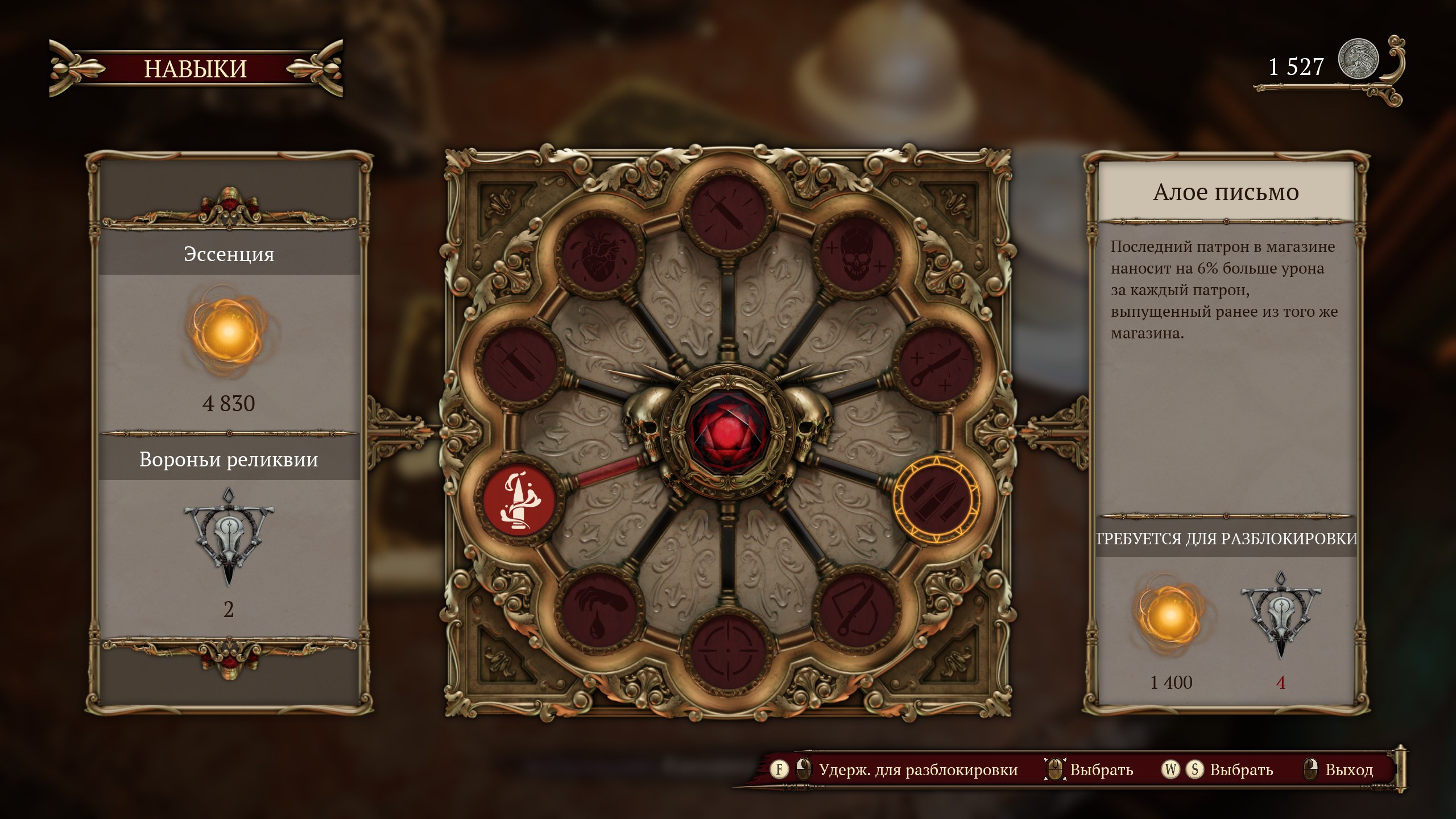Choose the syringe with sparkle rays skill
Image resolution: width=1456 pixels, height=819 pixels.
[726, 209]
